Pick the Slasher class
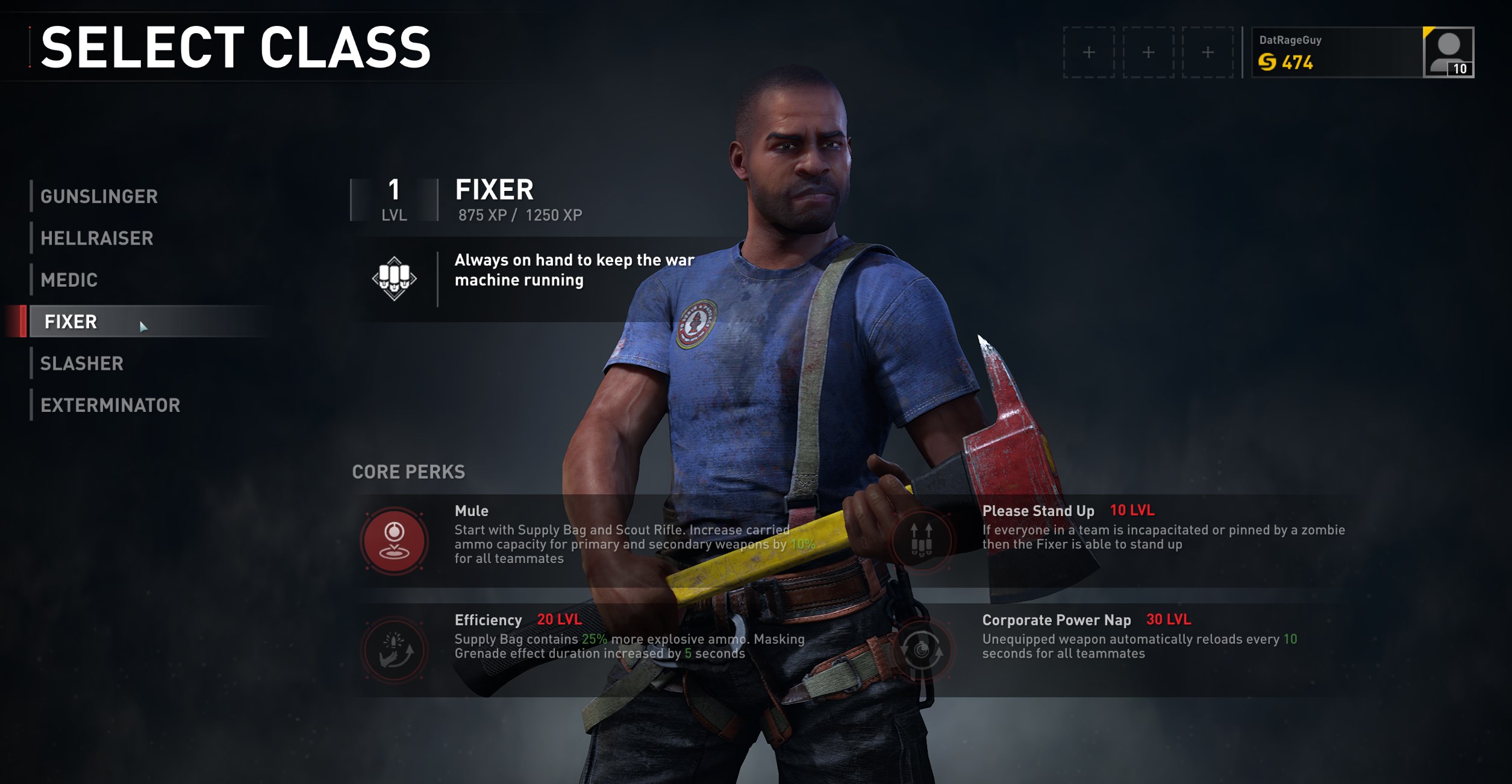Viewport: 1512px width, 784px height. (82, 364)
